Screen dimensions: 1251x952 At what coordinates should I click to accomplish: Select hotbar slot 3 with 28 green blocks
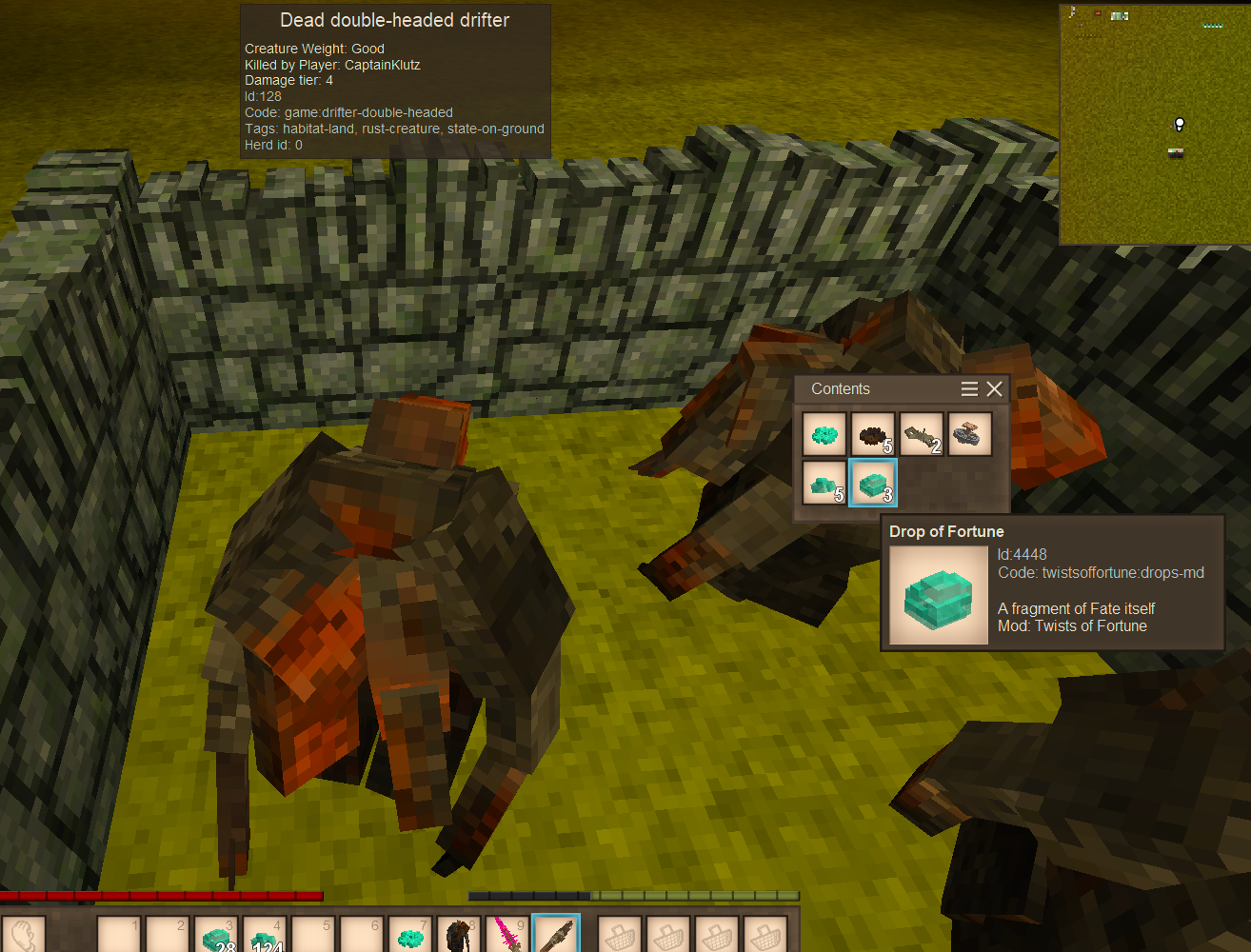coord(216,935)
